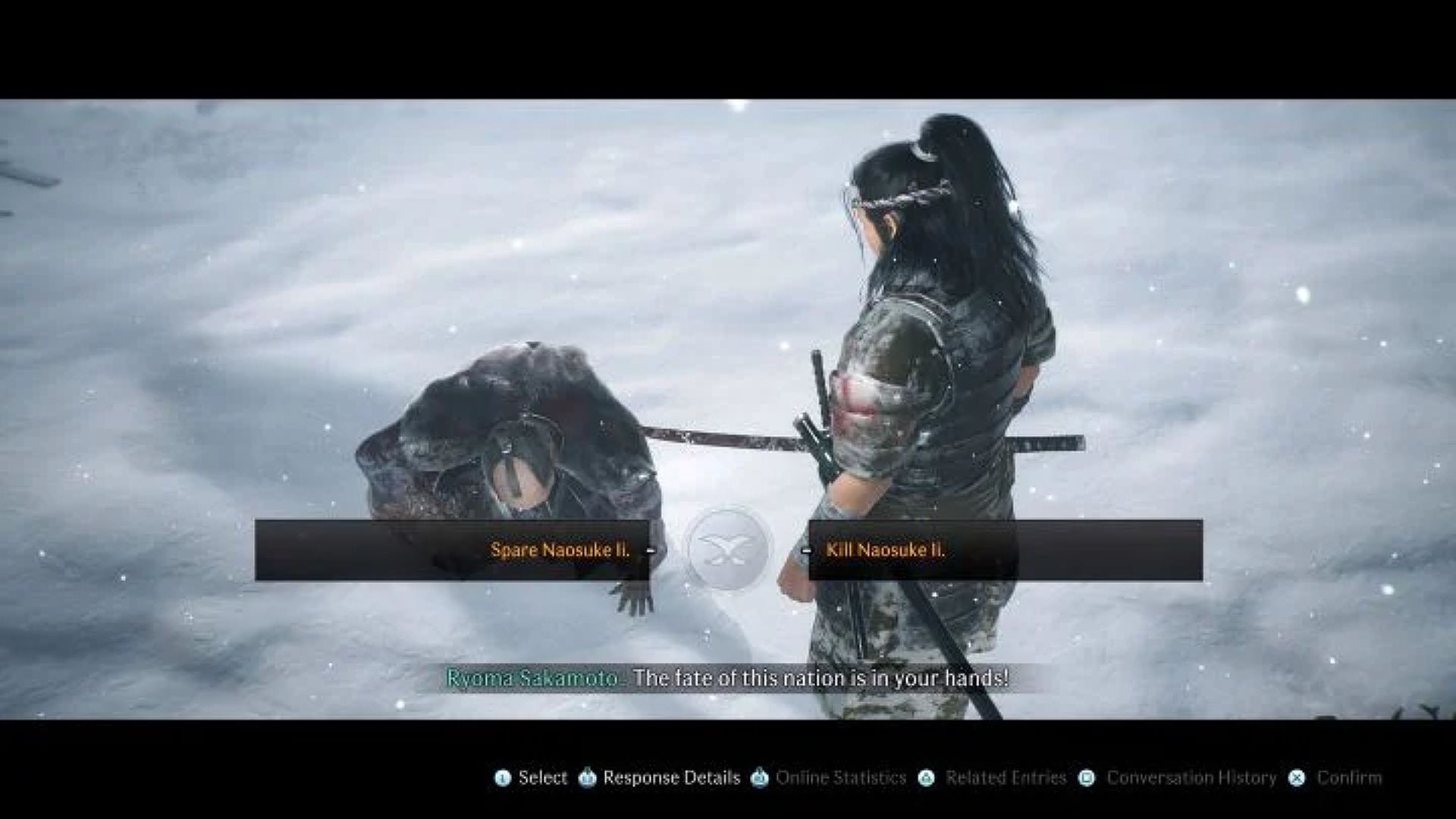1456x819 pixels.
Task: Click the left-stick Select icon
Action: (x=503, y=777)
